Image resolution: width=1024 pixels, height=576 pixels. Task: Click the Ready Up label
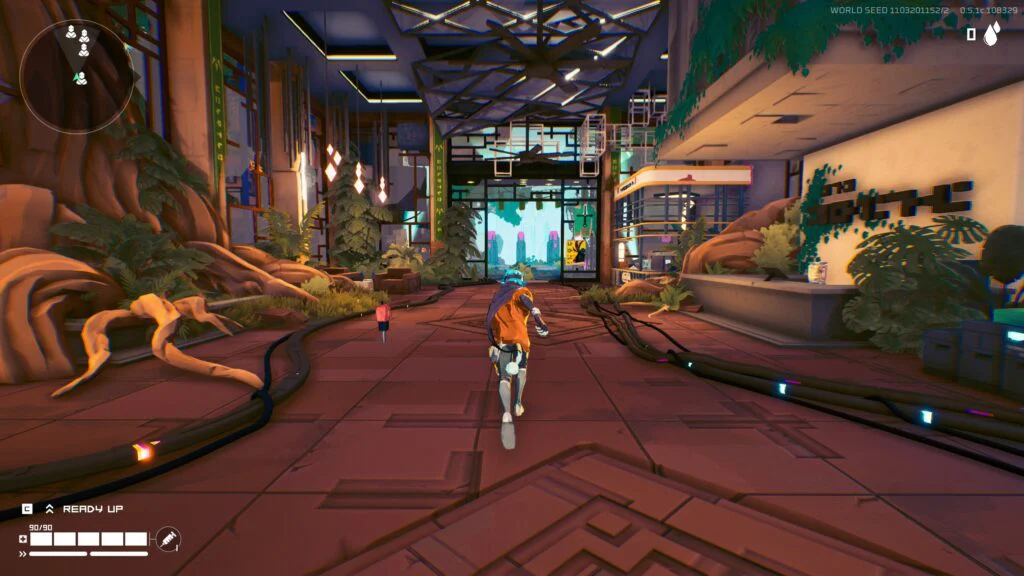[x=93, y=509]
